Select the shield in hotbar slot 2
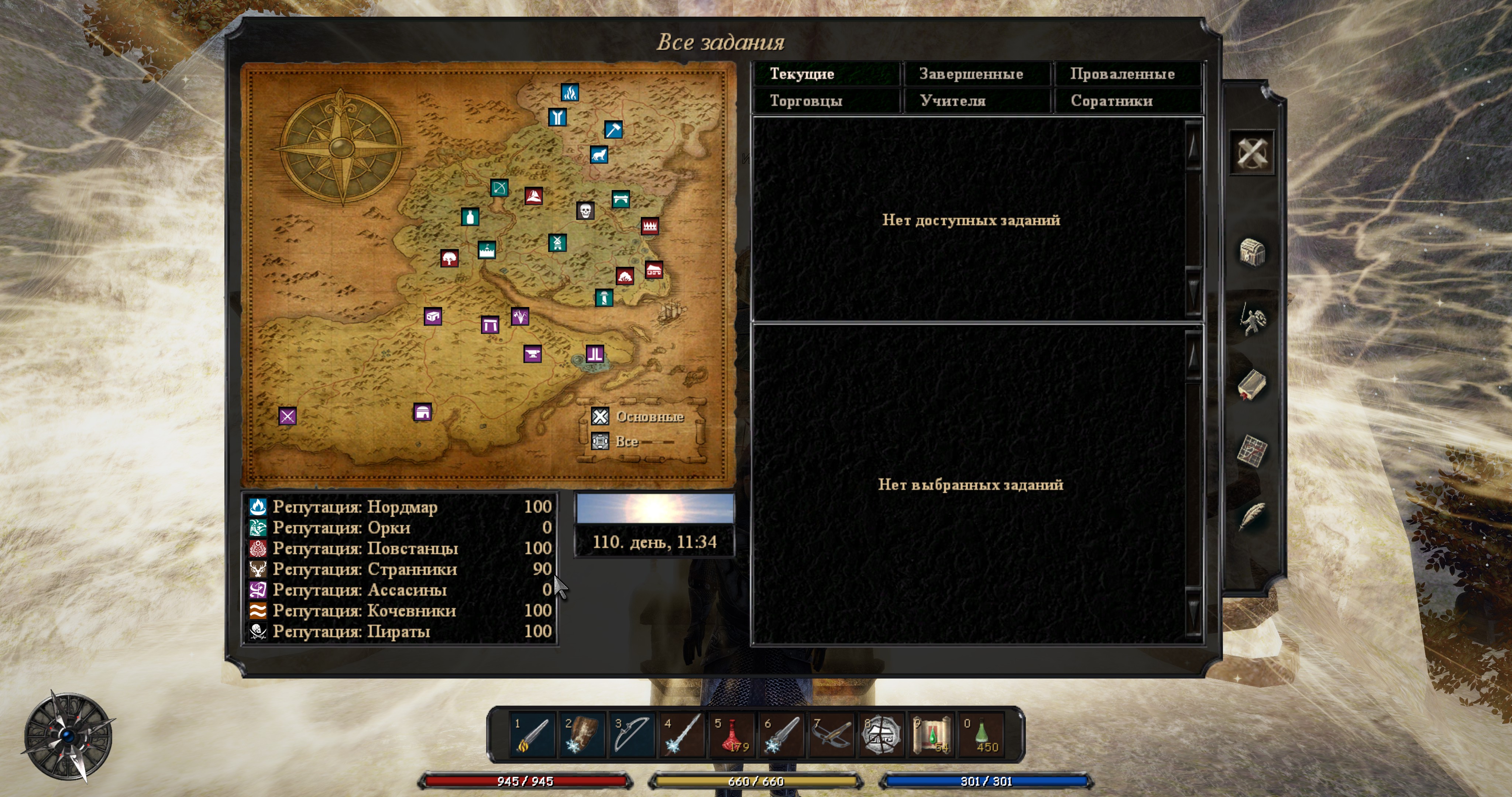The width and height of the screenshot is (1512, 797). pos(582,734)
